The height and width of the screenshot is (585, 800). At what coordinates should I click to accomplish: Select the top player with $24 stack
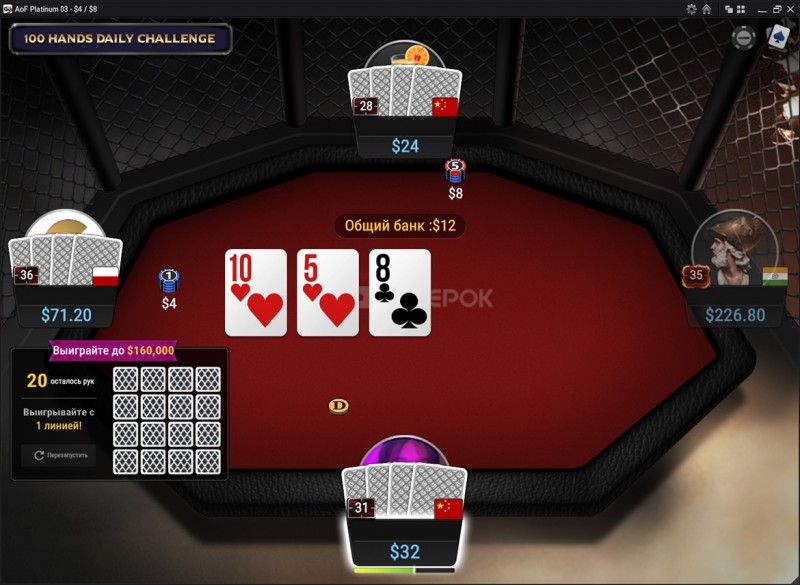[405, 100]
